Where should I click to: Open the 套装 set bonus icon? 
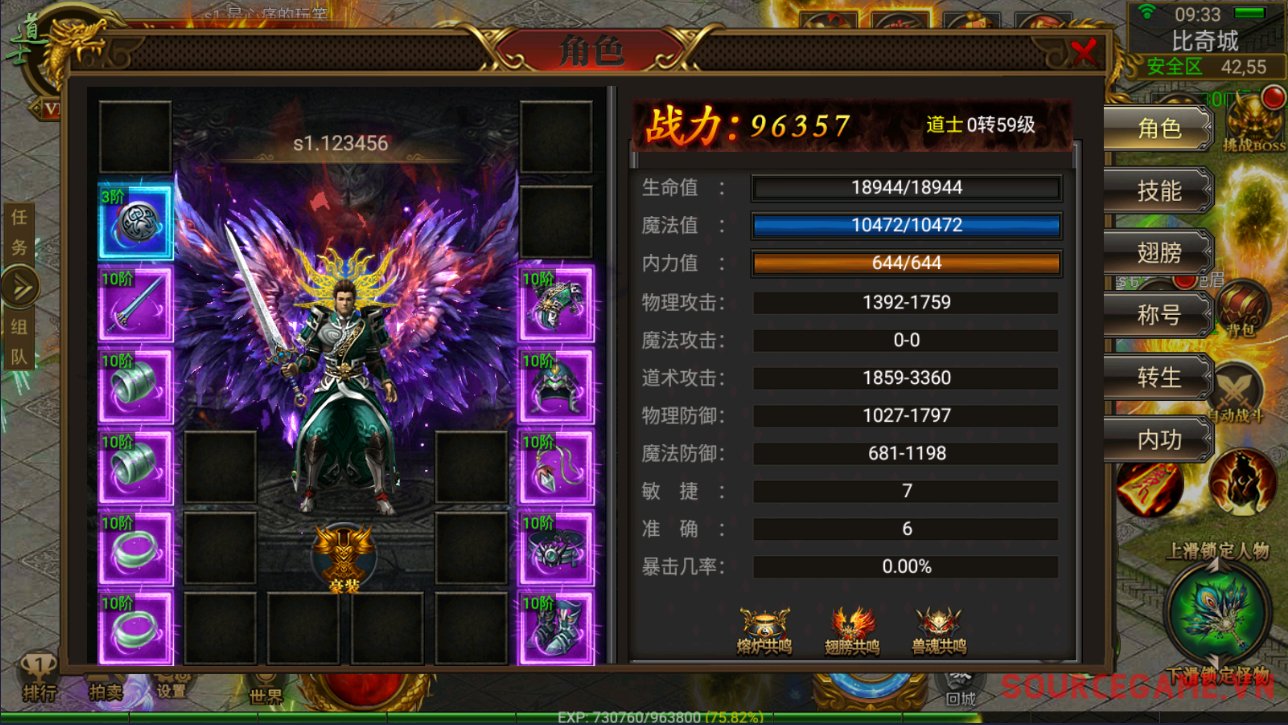click(x=343, y=555)
